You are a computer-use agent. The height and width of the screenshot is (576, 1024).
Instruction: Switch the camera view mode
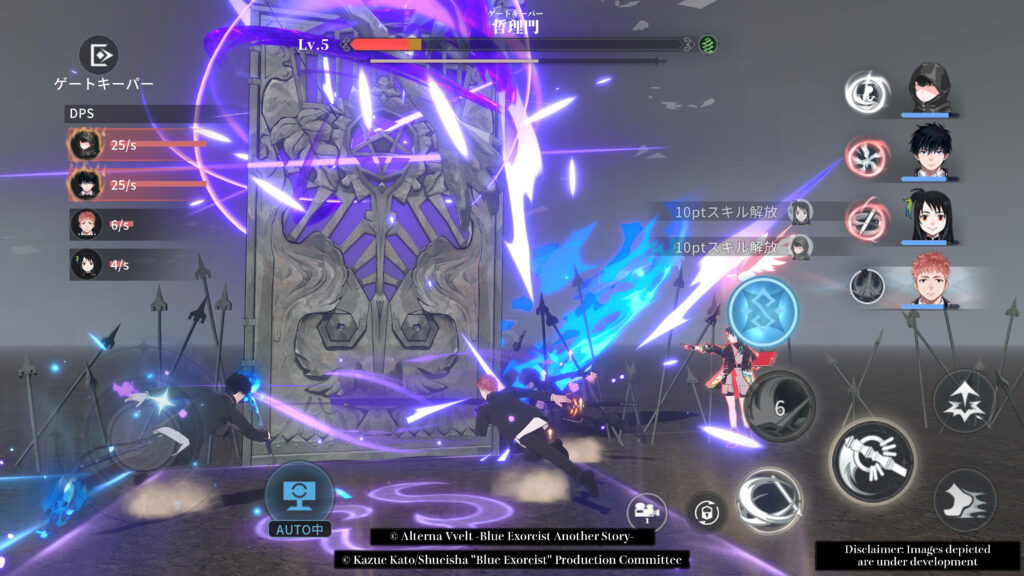click(x=647, y=511)
